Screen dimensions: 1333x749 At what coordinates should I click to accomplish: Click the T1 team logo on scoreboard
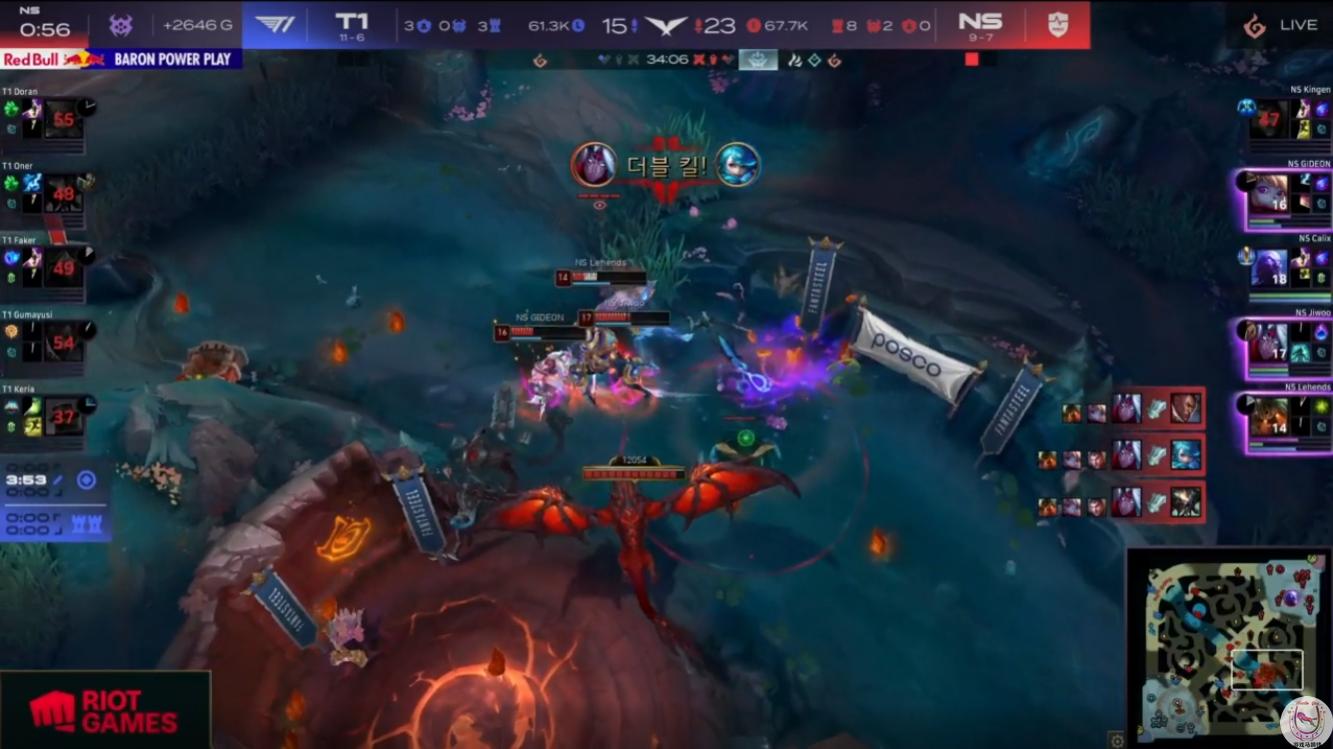pos(275,24)
